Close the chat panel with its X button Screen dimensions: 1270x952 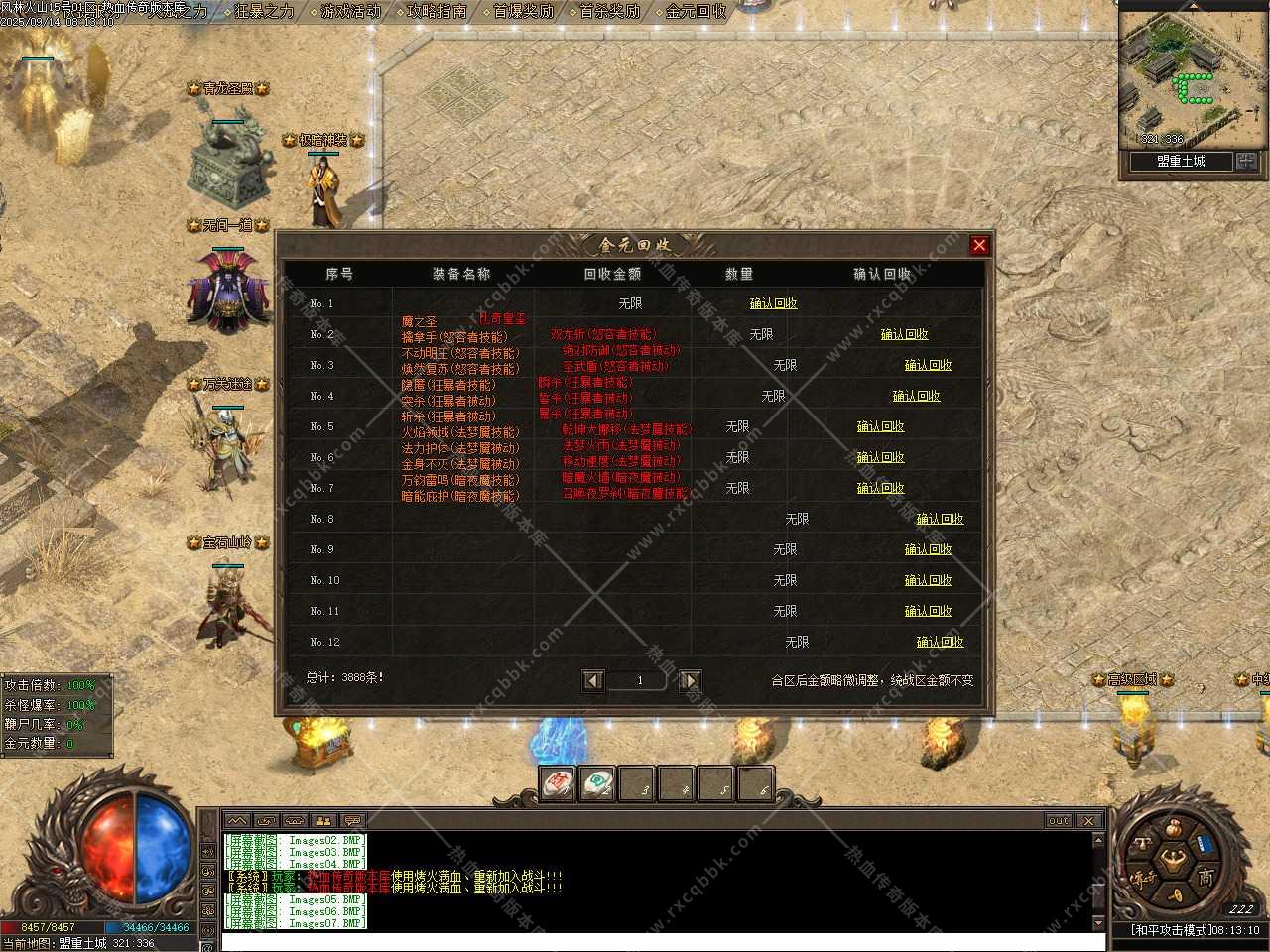[1088, 821]
